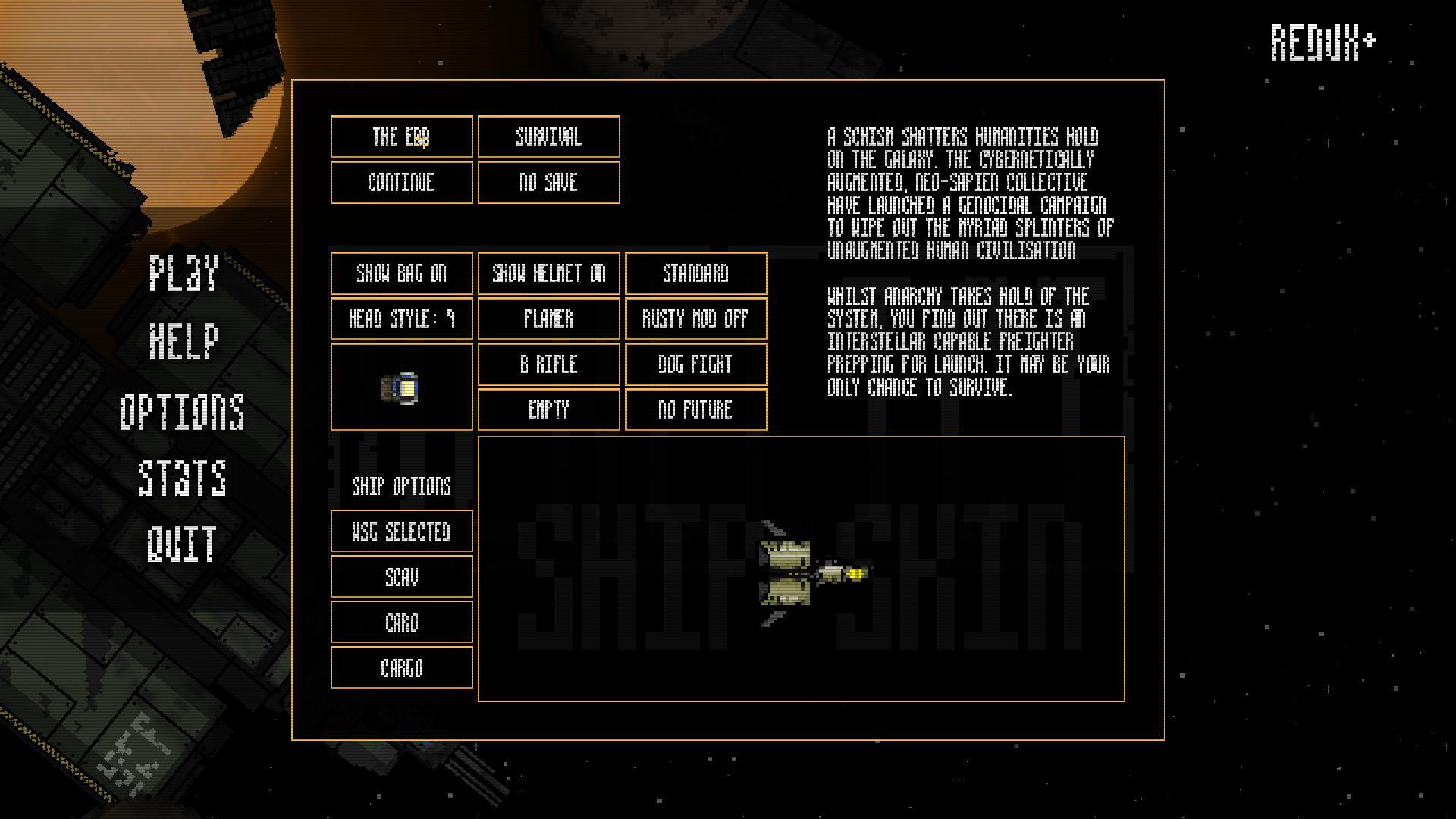The height and width of the screenshot is (819, 1456).
Task: Click the character avatar preview icon
Action: 402,388
